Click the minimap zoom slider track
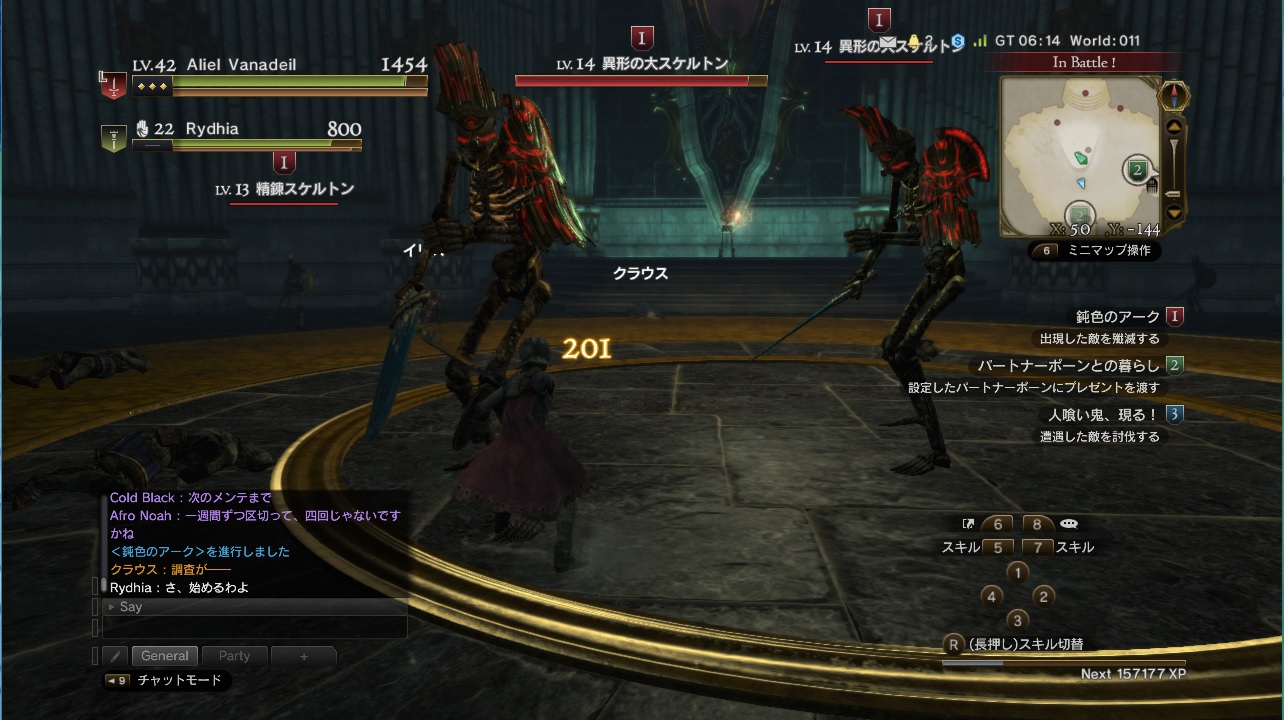This screenshot has width=1284, height=720. pos(1174,168)
